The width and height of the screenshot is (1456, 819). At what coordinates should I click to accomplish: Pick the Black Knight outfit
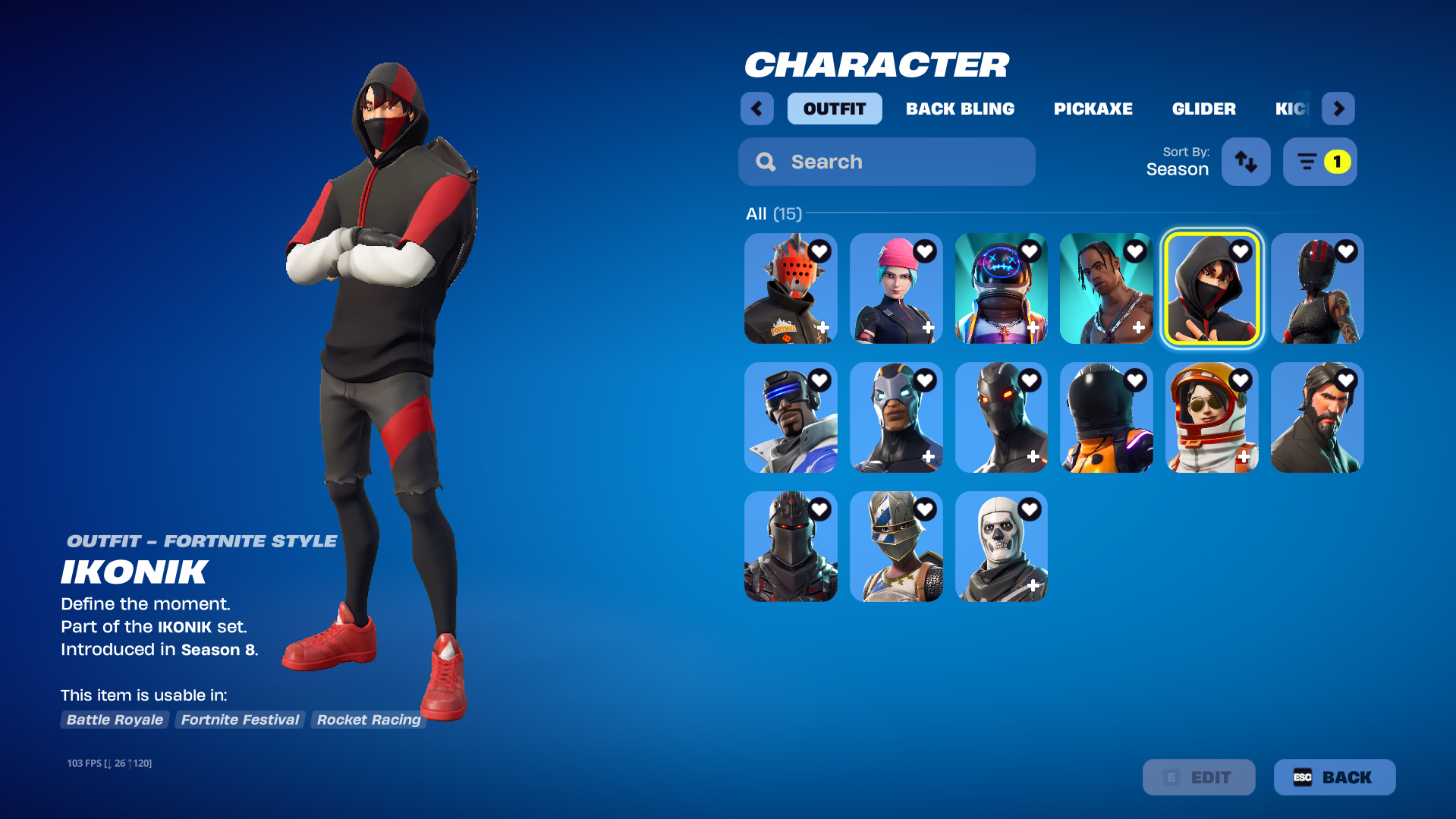point(791,547)
